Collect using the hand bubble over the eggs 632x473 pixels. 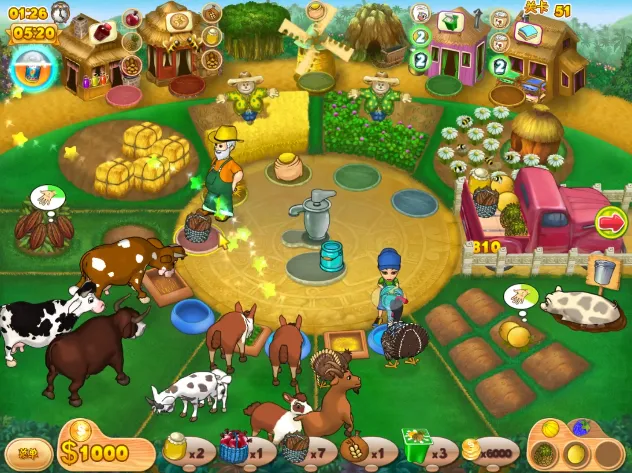pyautogui.click(x=519, y=294)
